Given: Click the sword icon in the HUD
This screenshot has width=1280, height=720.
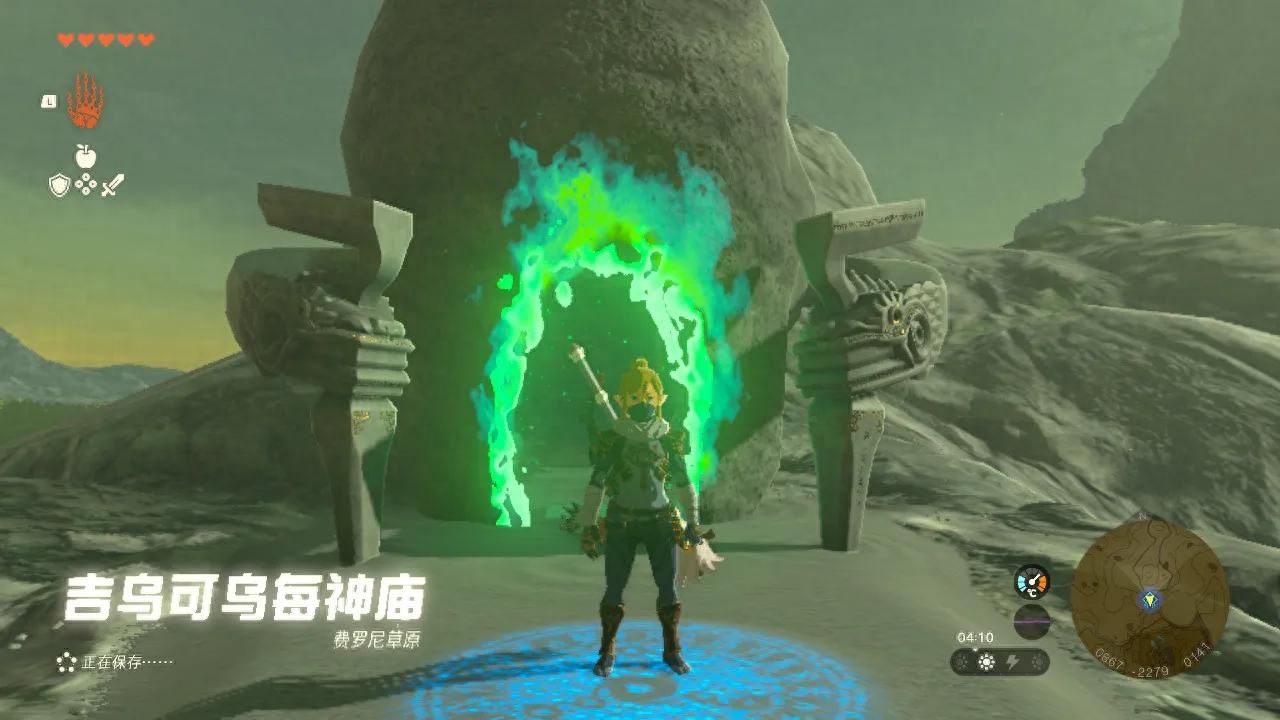Looking at the screenshot, I should (113, 183).
